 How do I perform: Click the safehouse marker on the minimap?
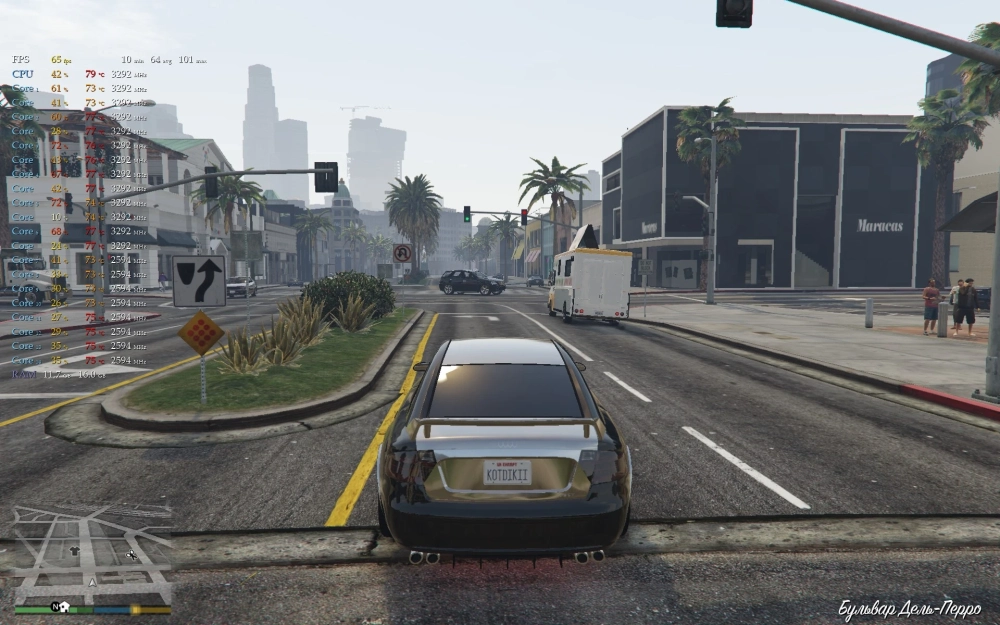coord(63,606)
